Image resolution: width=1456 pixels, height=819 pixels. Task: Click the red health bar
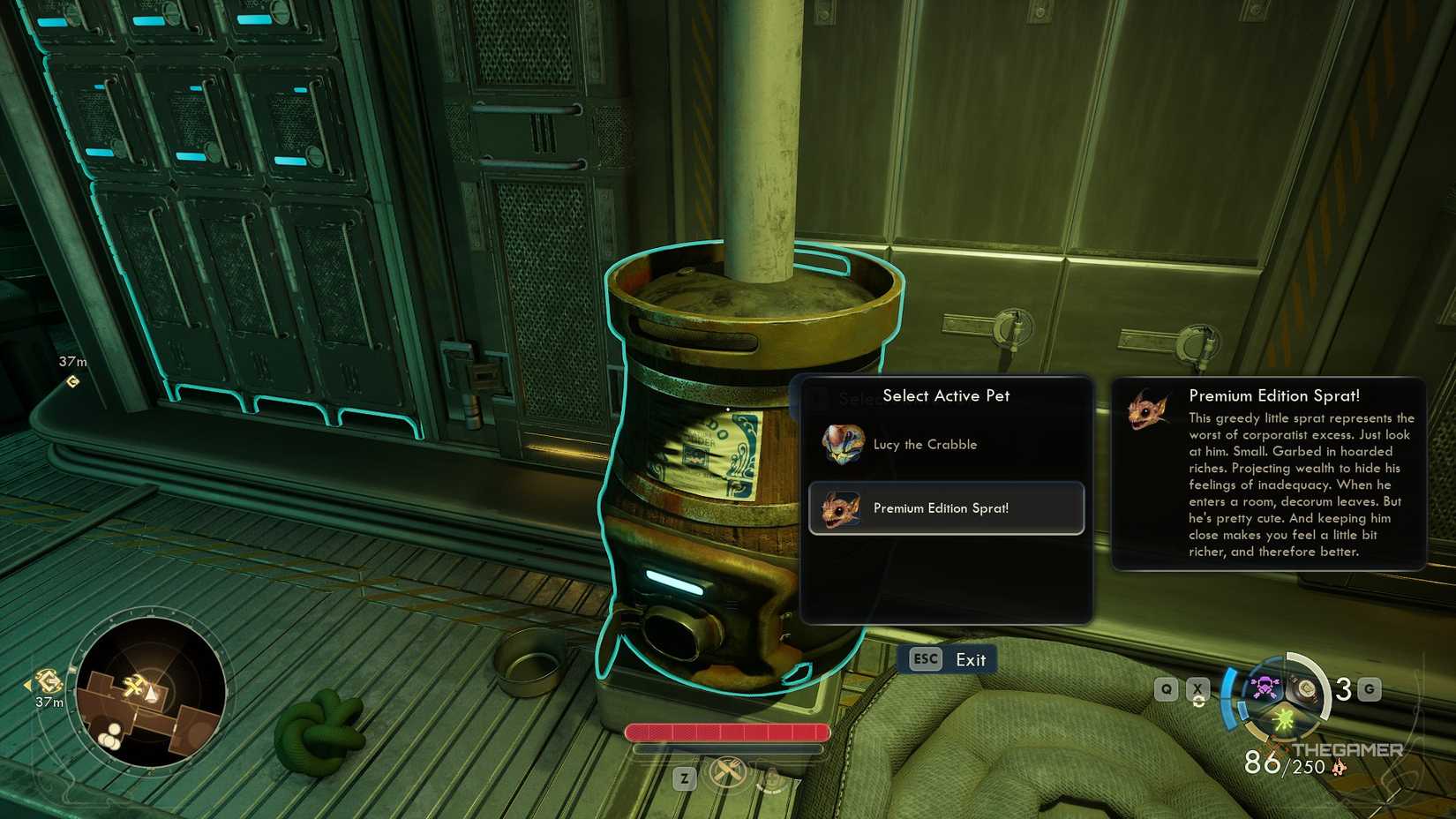[726, 732]
